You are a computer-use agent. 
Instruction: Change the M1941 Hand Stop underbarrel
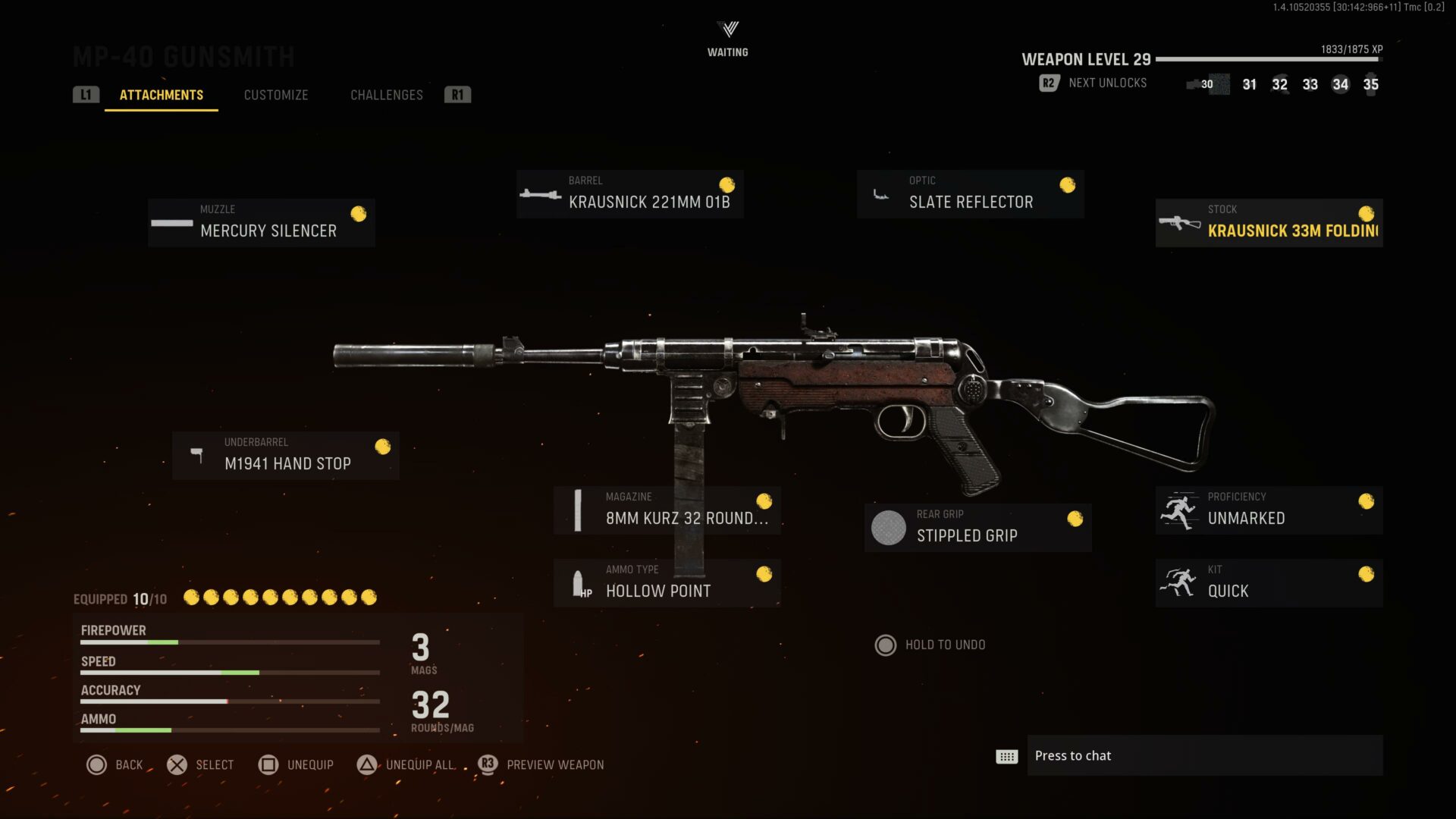(286, 455)
